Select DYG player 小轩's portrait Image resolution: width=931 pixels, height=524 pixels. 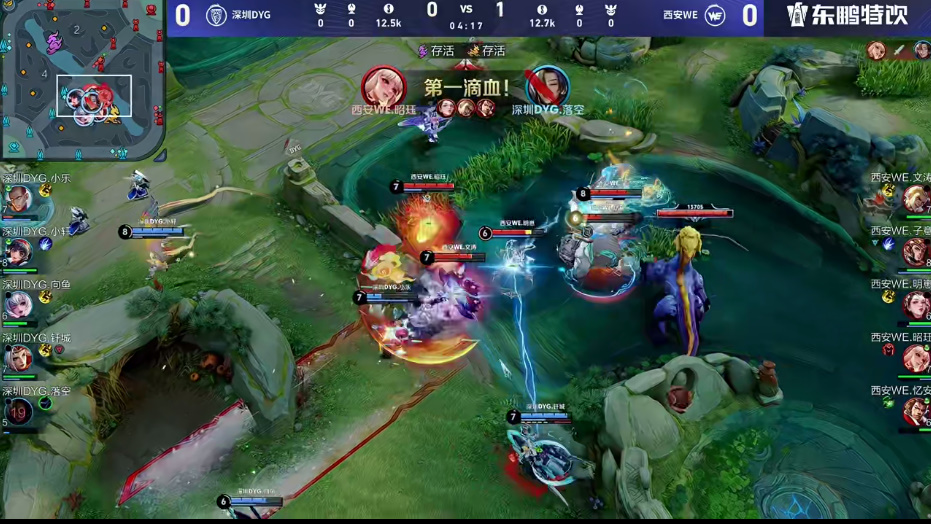tap(19, 253)
